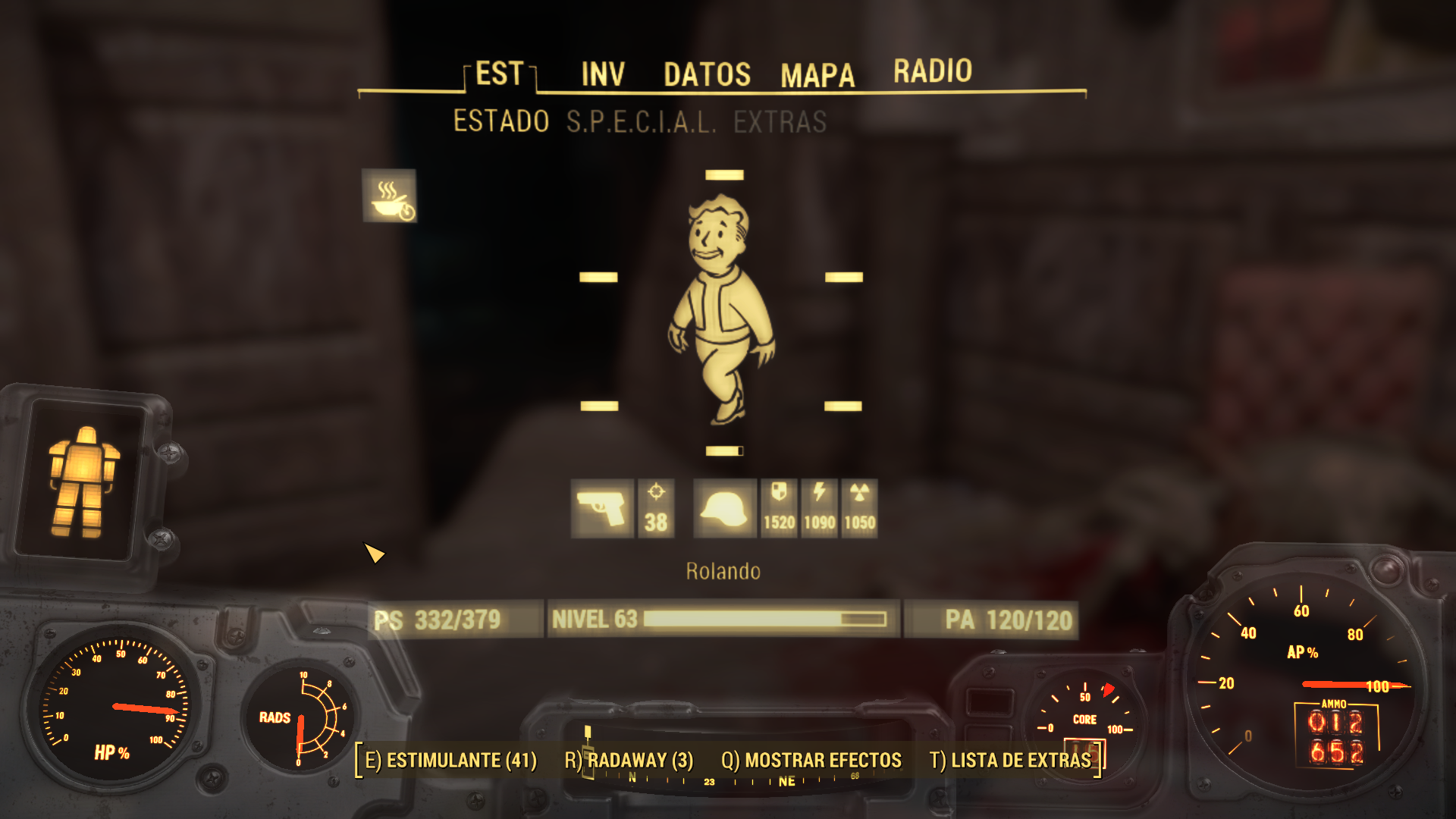Select the pistol weapon damage icon

point(602,509)
